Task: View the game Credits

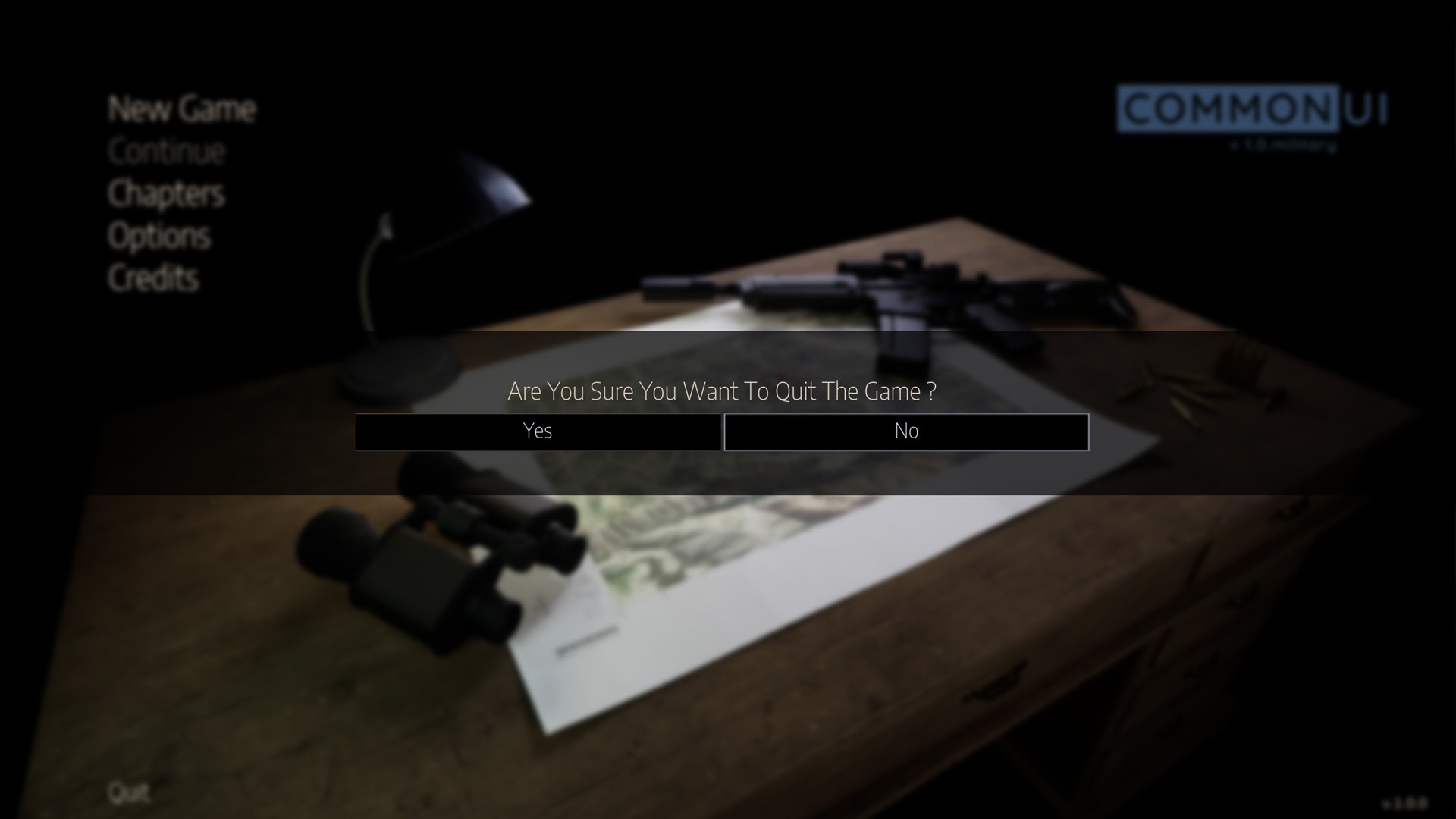Action: point(153,278)
